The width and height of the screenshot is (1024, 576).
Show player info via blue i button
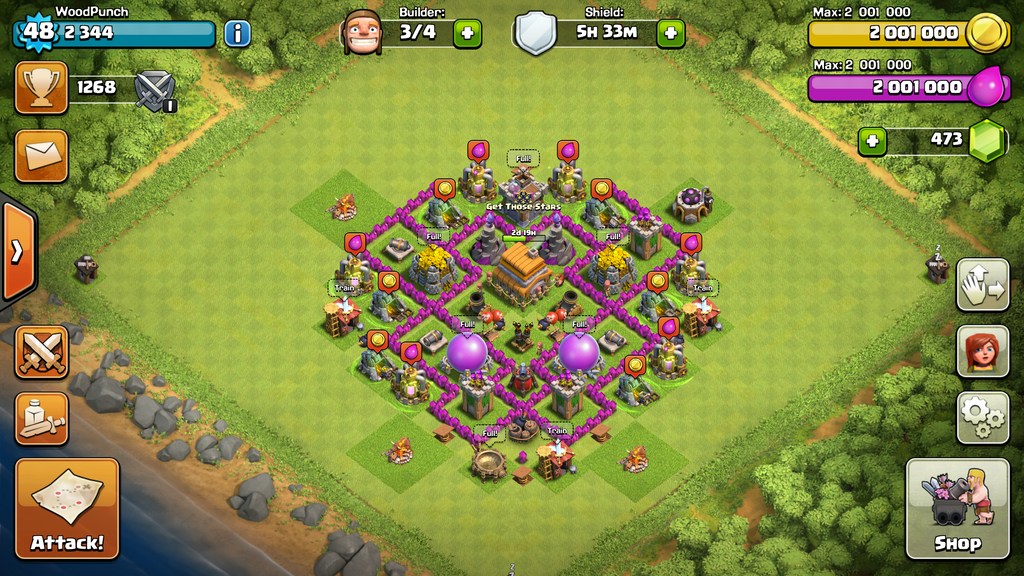tap(237, 33)
